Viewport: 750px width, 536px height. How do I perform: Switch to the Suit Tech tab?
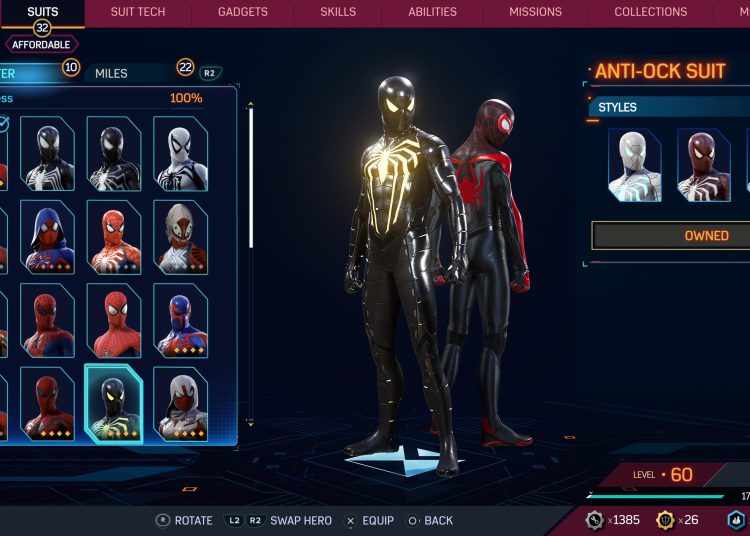click(x=138, y=12)
